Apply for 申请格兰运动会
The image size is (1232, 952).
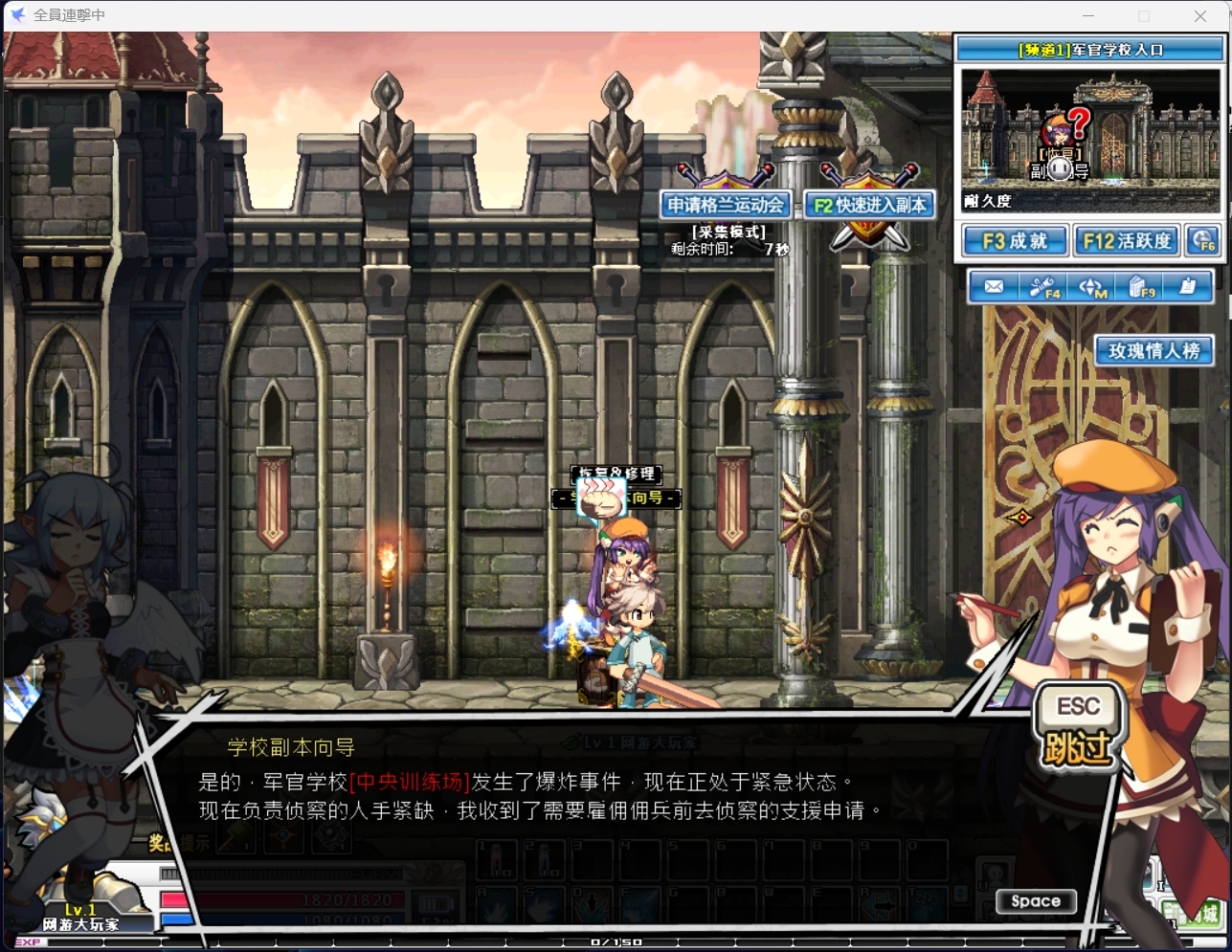point(726,205)
